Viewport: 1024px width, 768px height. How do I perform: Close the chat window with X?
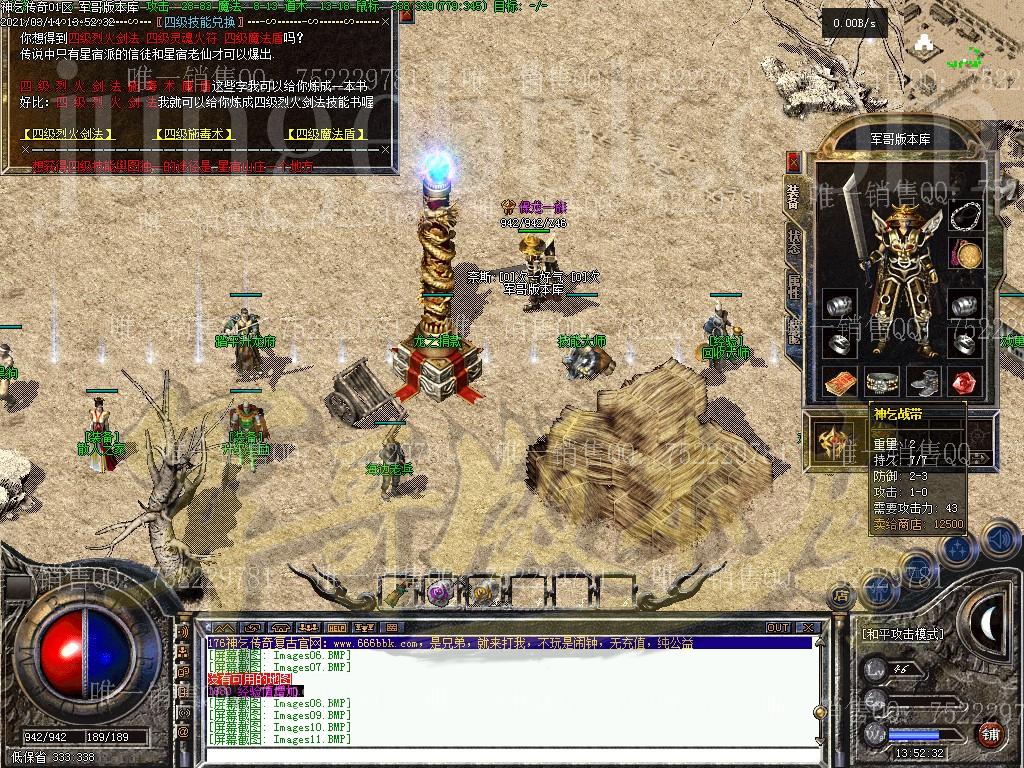pyautogui.click(x=807, y=628)
